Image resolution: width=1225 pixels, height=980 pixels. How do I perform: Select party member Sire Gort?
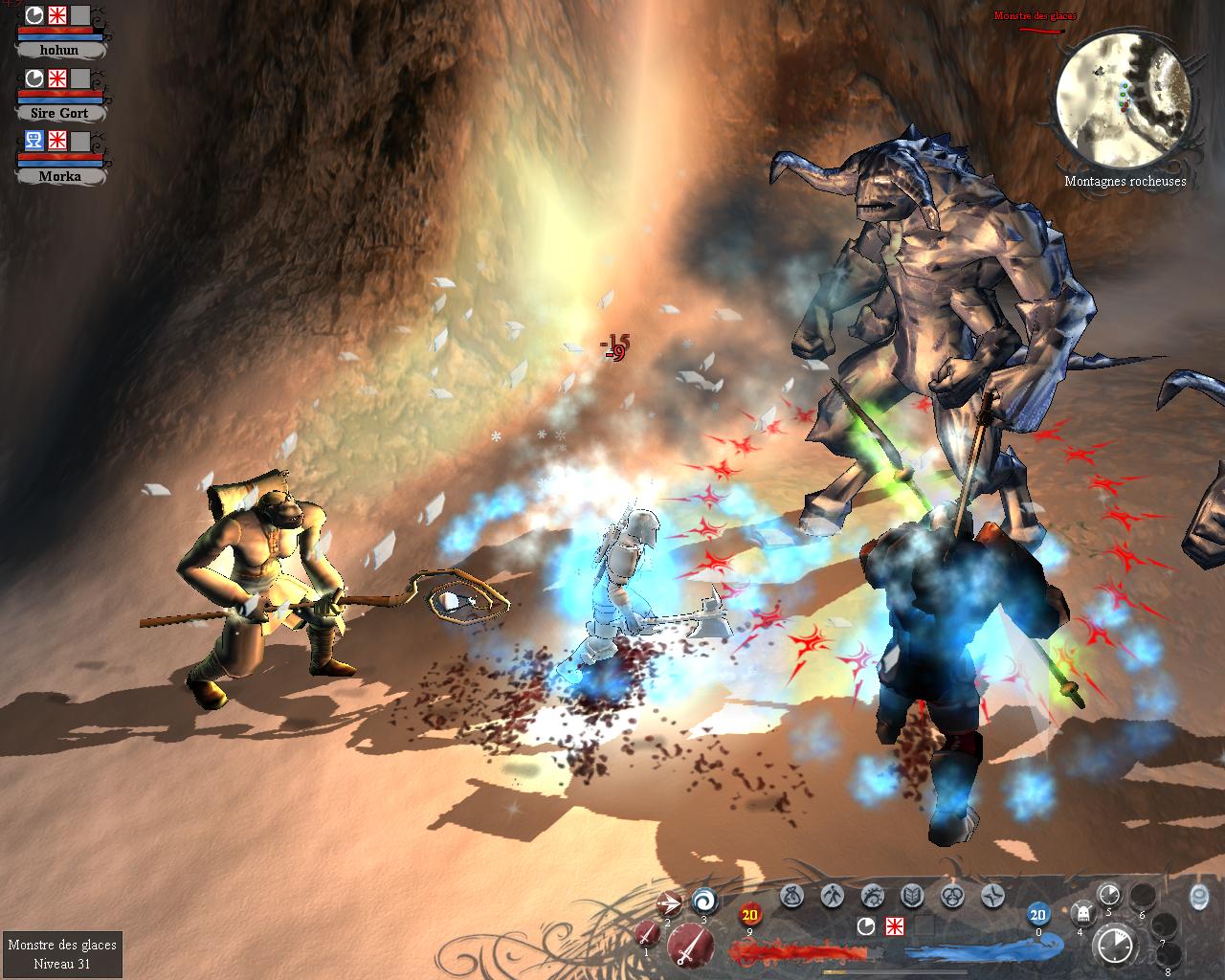[59, 113]
